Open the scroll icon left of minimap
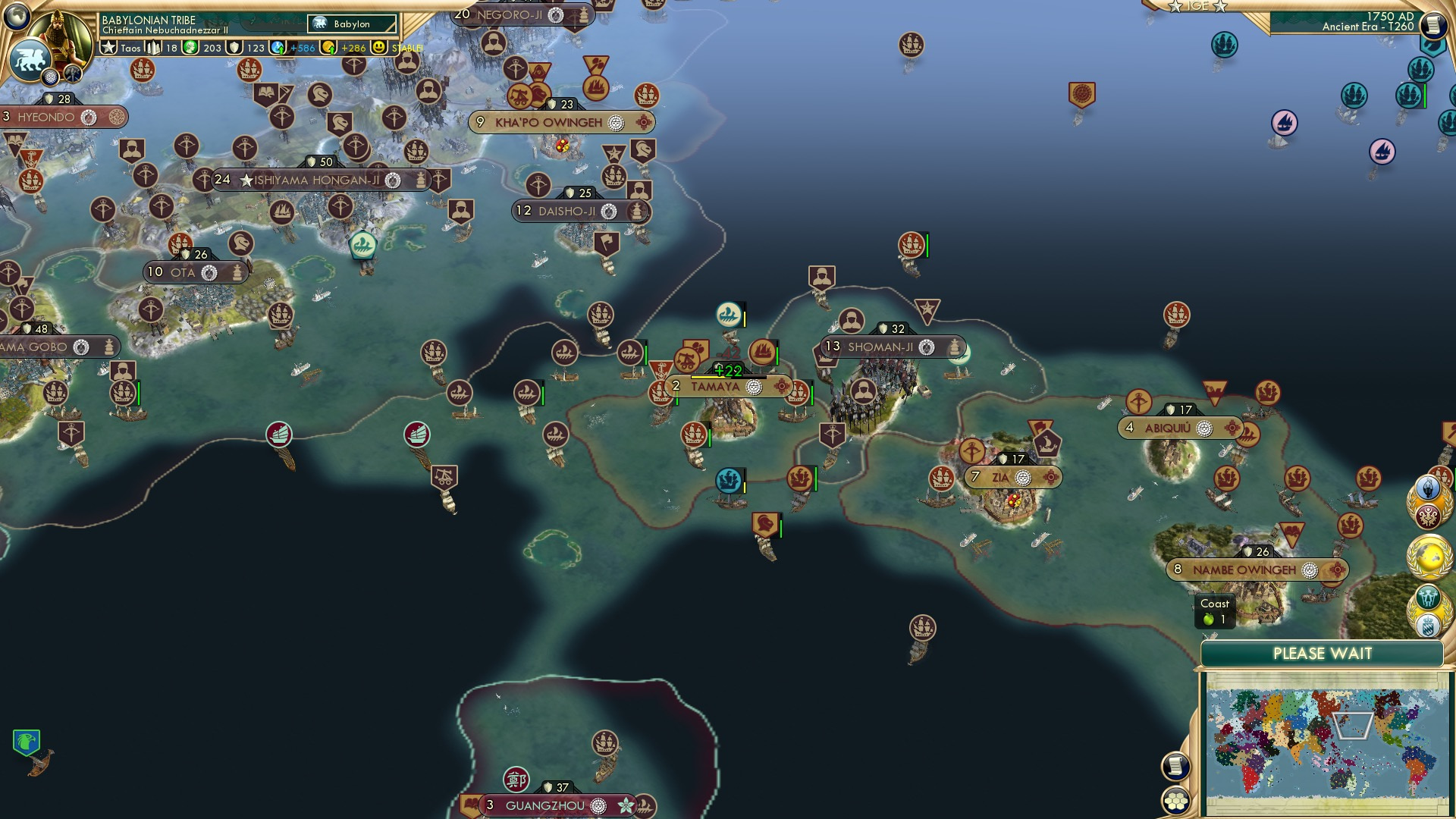This screenshot has height=819, width=1456. [x=1175, y=766]
